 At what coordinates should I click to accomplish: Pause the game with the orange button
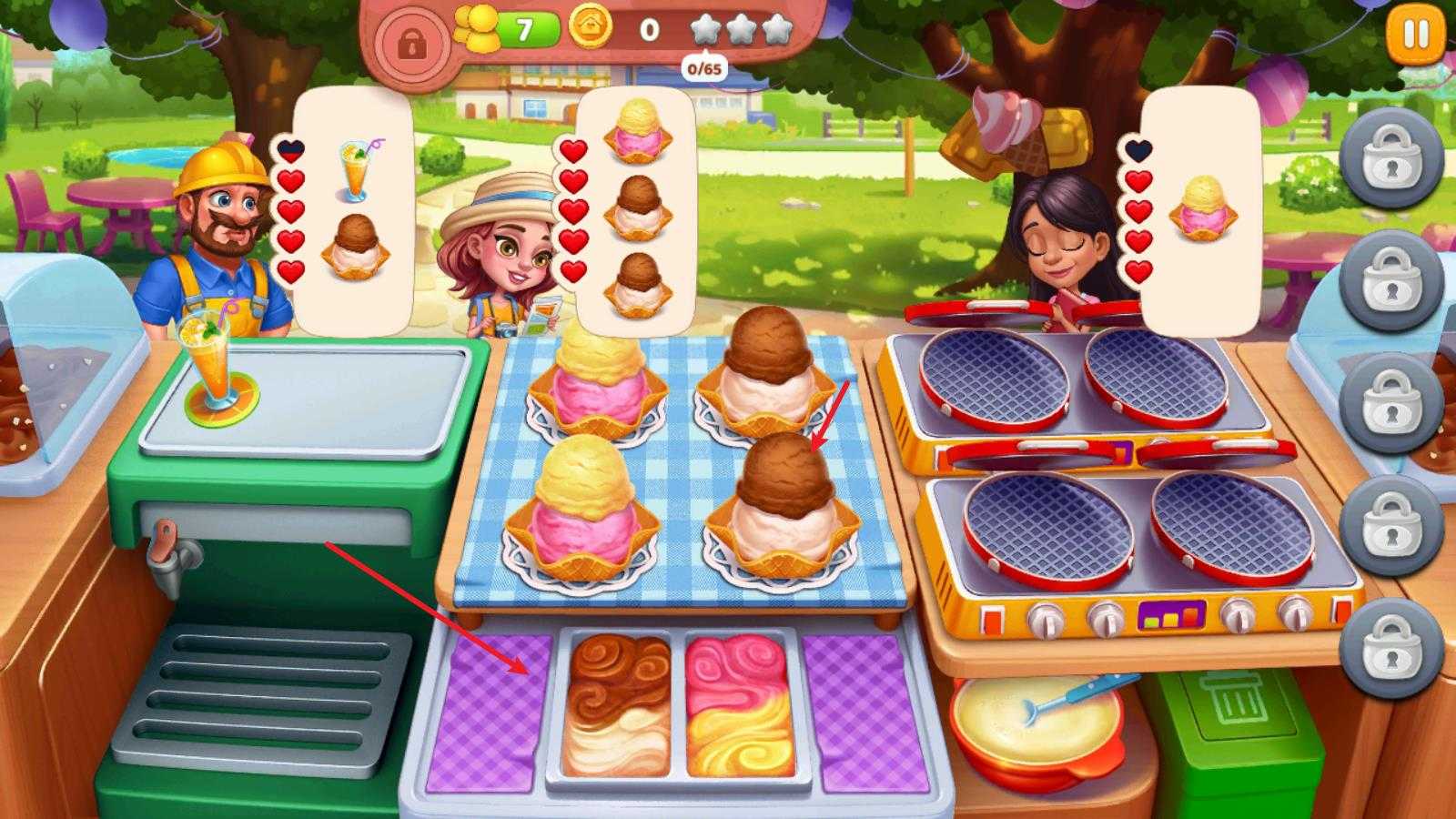[1415, 36]
